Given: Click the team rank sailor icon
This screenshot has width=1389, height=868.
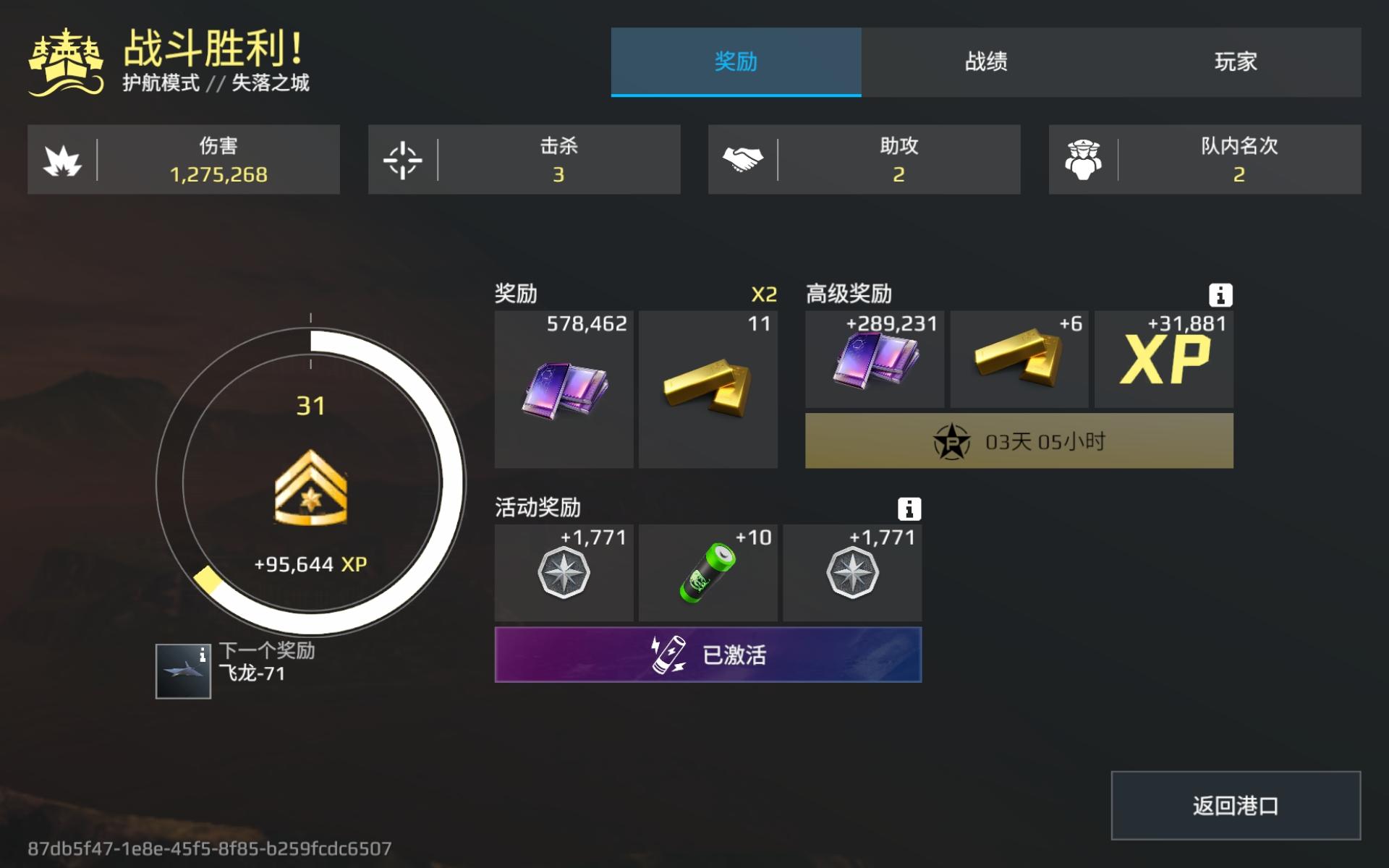Looking at the screenshot, I should click(1085, 159).
